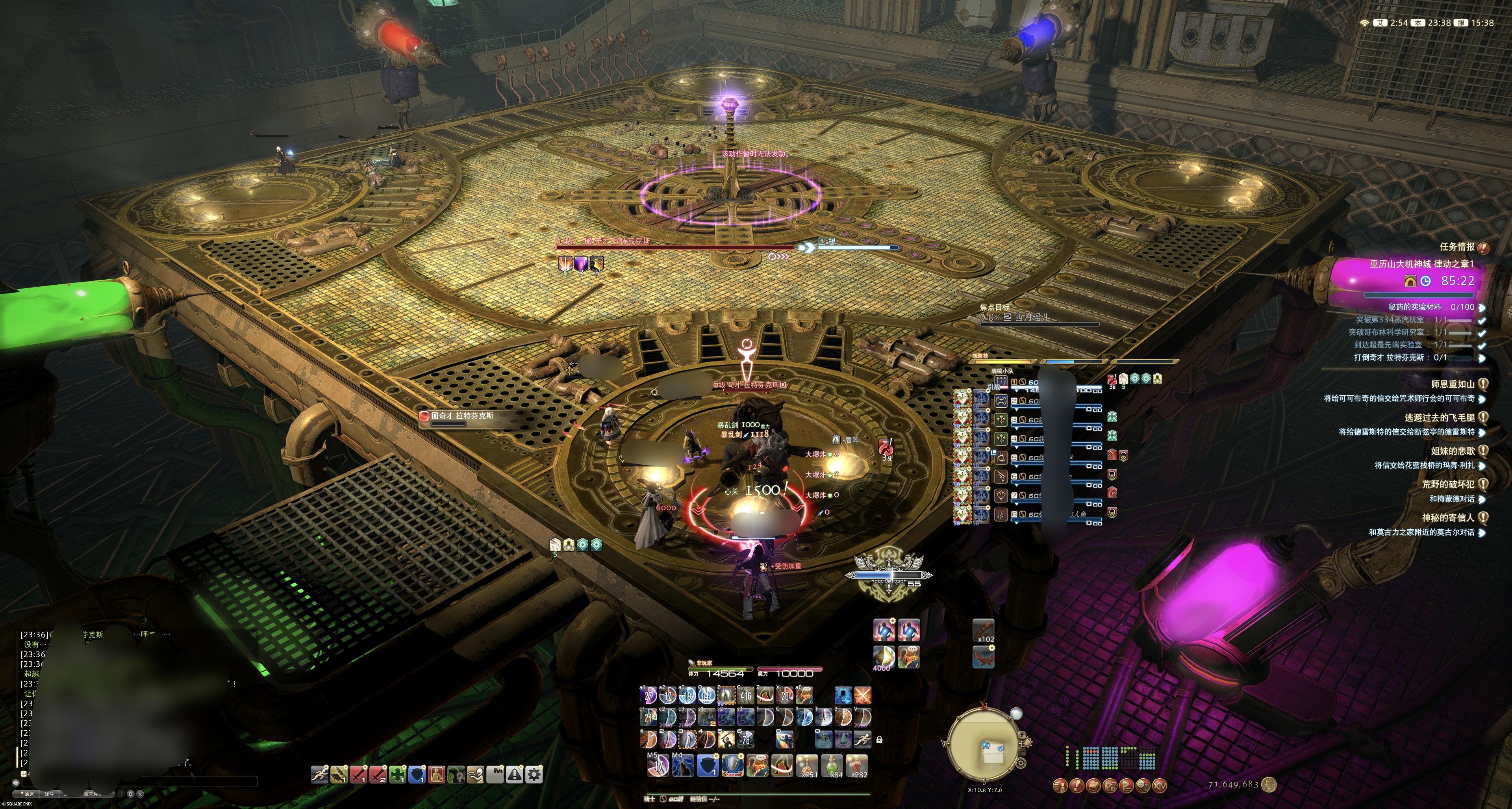
Task: Open the gear settings macro icon
Action: click(534, 775)
